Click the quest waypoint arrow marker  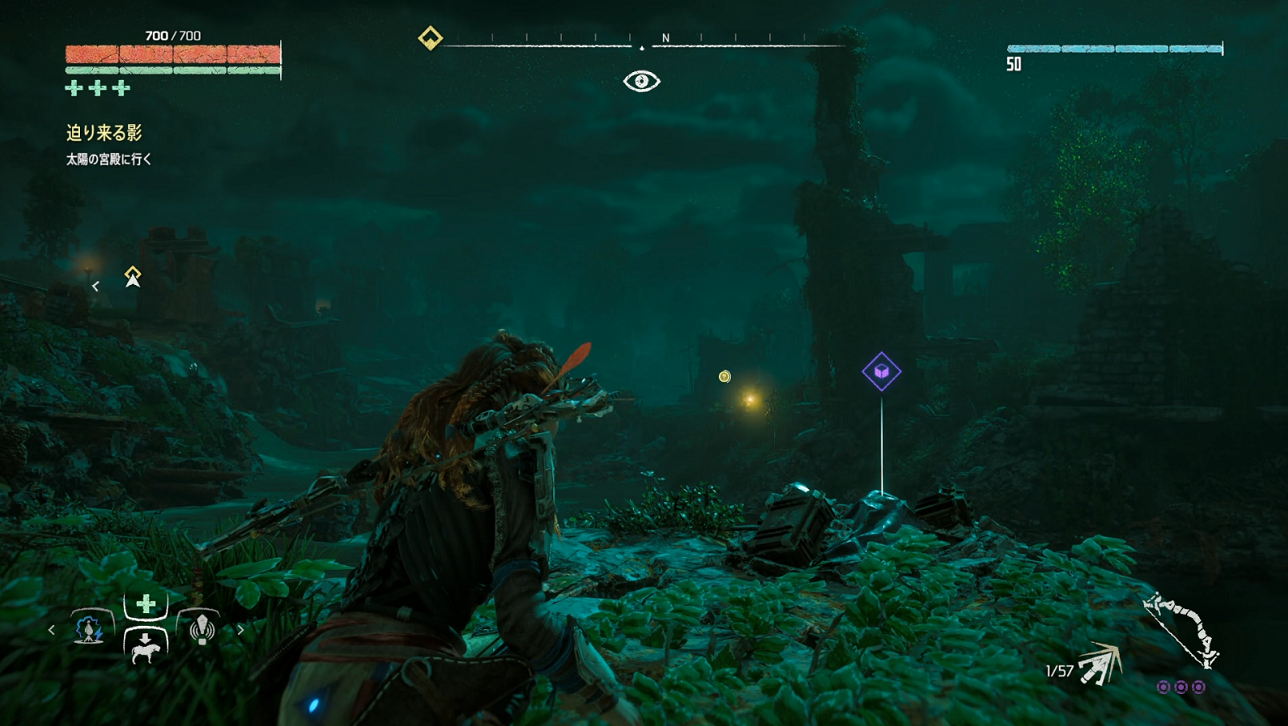click(x=132, y=277)
